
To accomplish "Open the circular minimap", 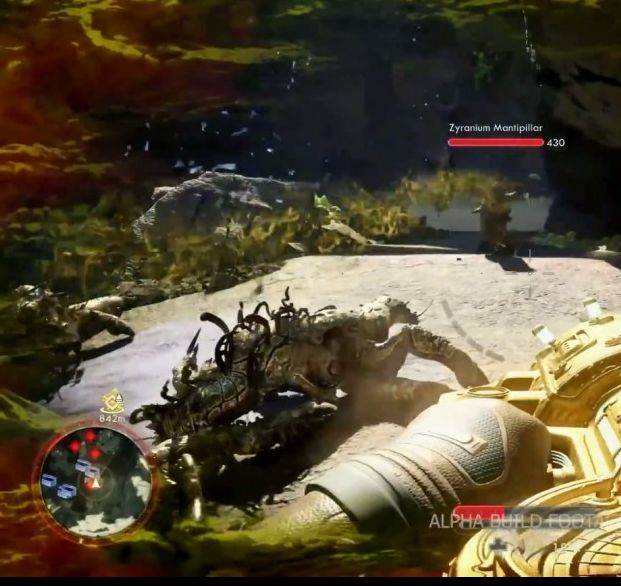I will coord(94,476).
